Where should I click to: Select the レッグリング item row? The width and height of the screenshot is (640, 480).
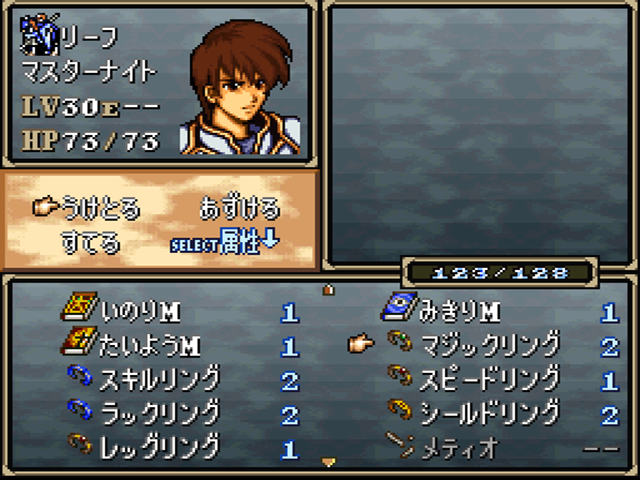click(x=160, y=447)
